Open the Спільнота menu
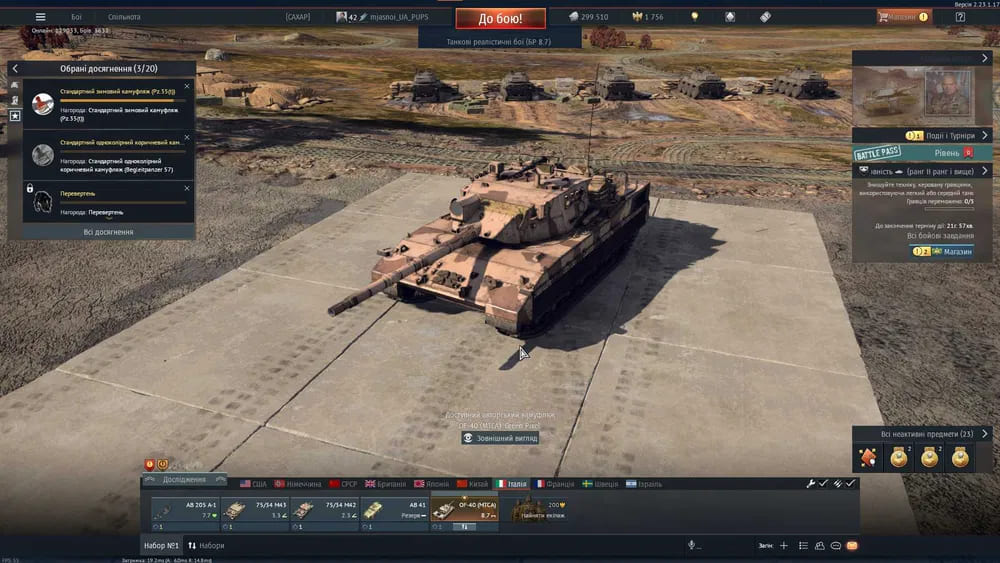 coord(124,17)
